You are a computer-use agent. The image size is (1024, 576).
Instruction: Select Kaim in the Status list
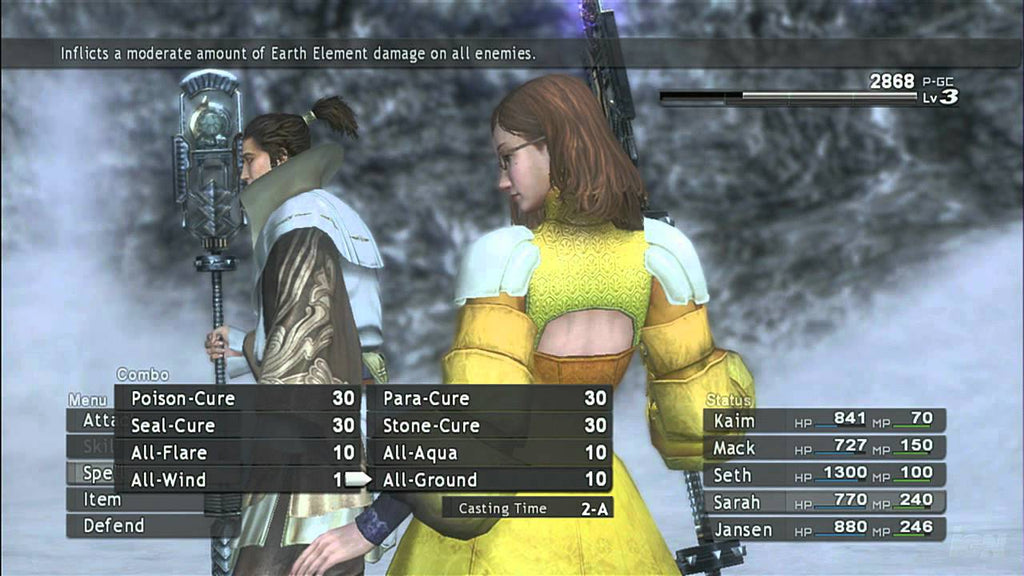824,420
